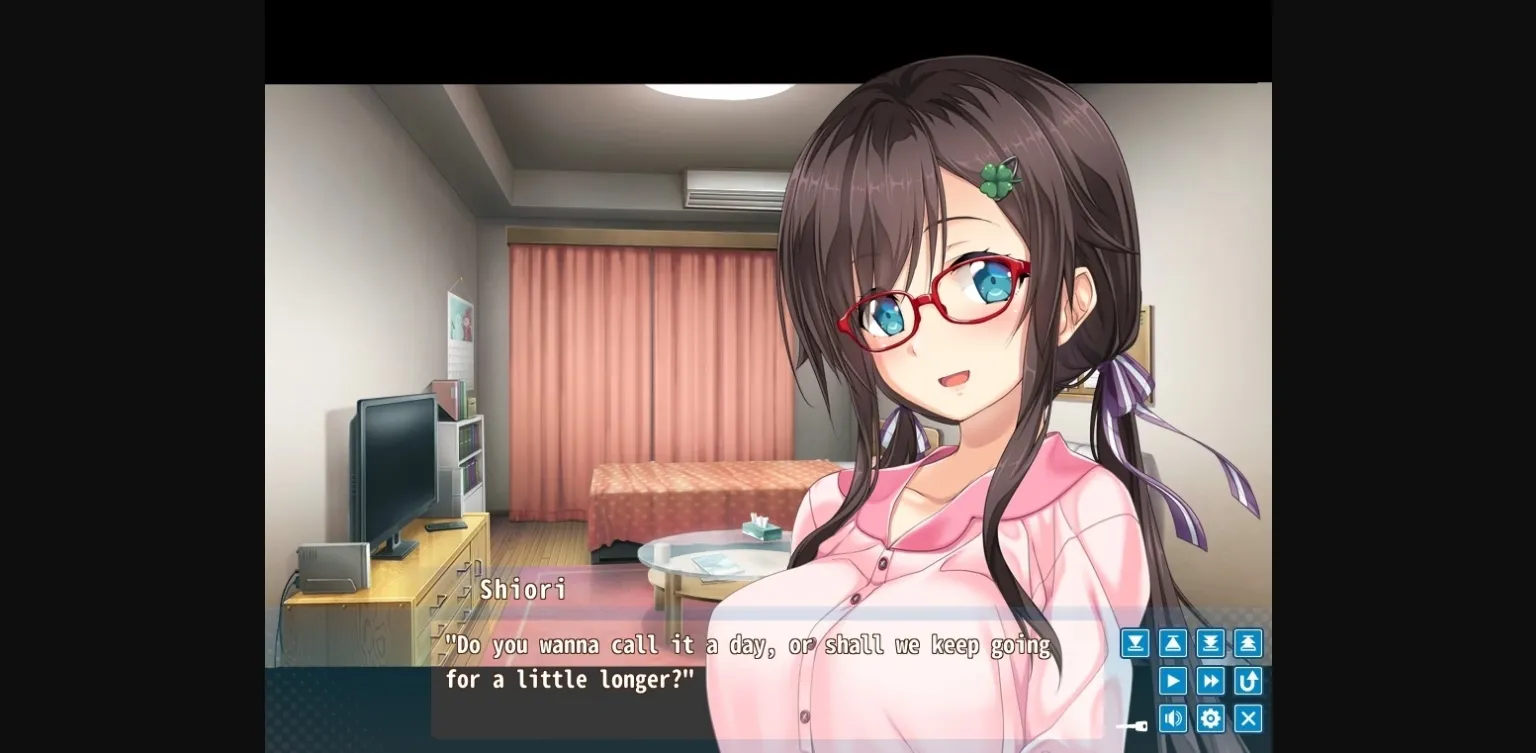Screen dimensions: 1536x753
Task: Open the settings menu with the gear
Action: pos(1210,718)
